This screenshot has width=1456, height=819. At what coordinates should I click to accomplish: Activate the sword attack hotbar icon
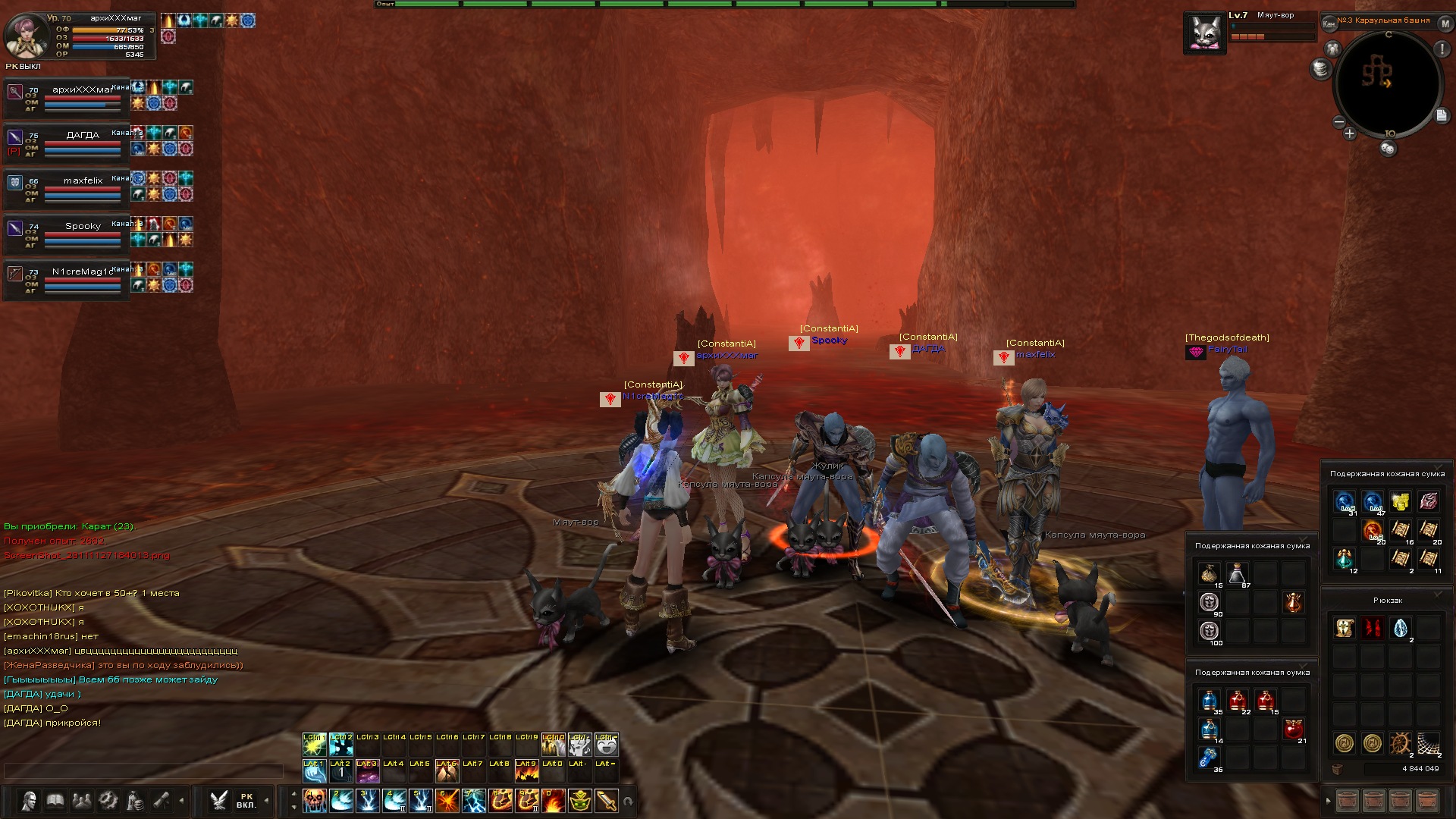point(607,800)
